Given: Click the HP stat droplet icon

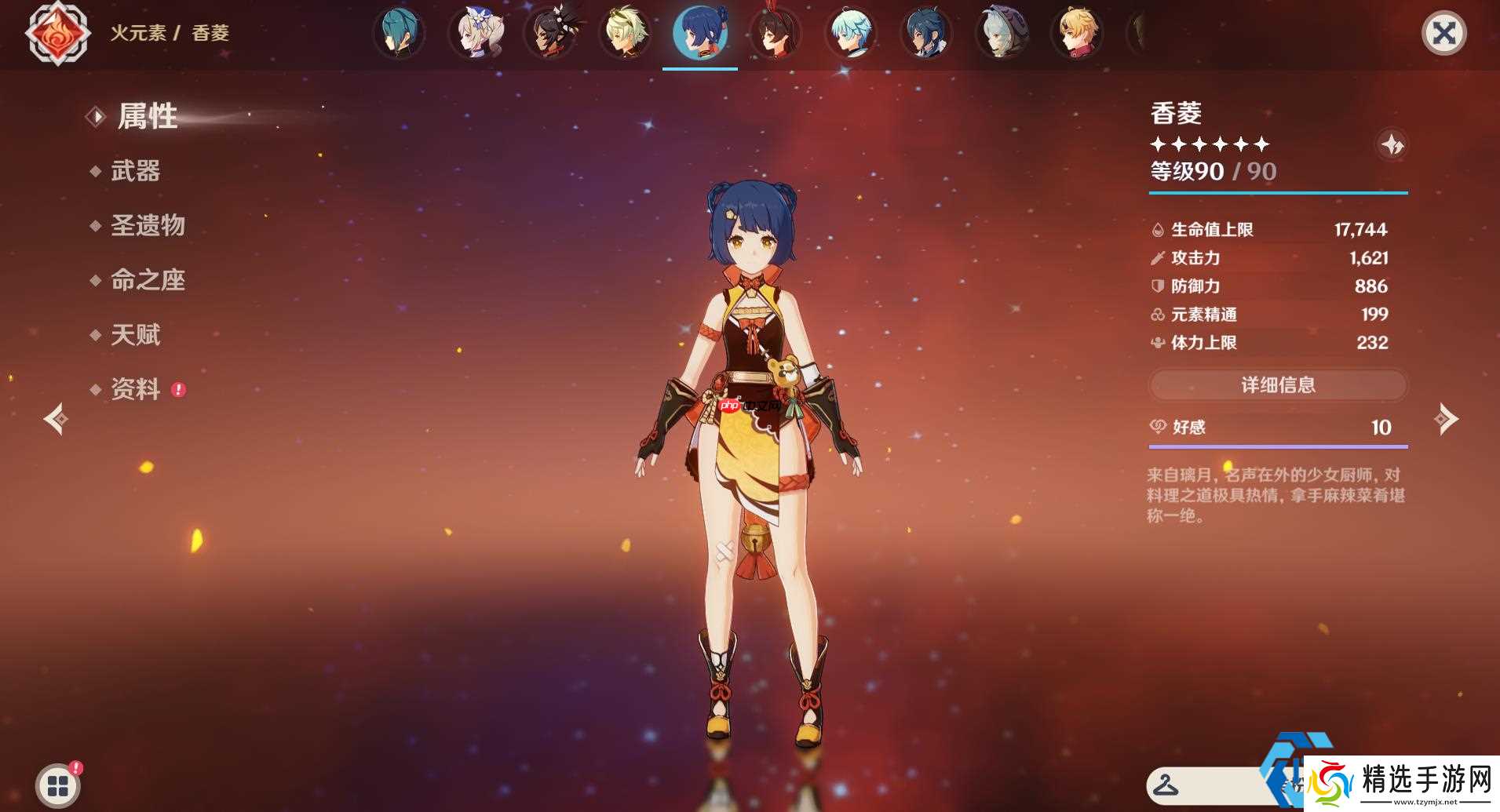Looking at the screenshot, I should tap(1157, 229).
